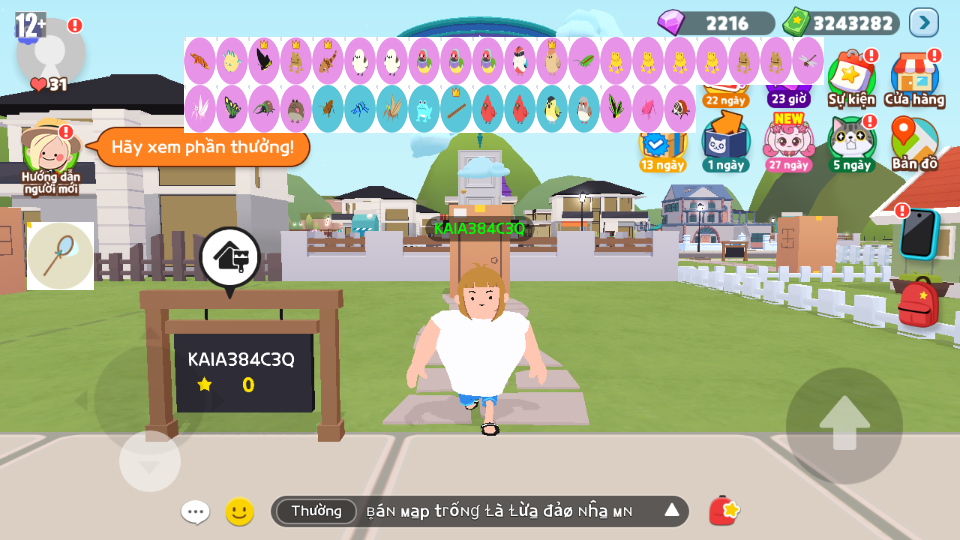Image resolution: width=960 pixels, height=540 pixels.
Task: Tap the jump arrow button
Action: click(x=844, y=425)
